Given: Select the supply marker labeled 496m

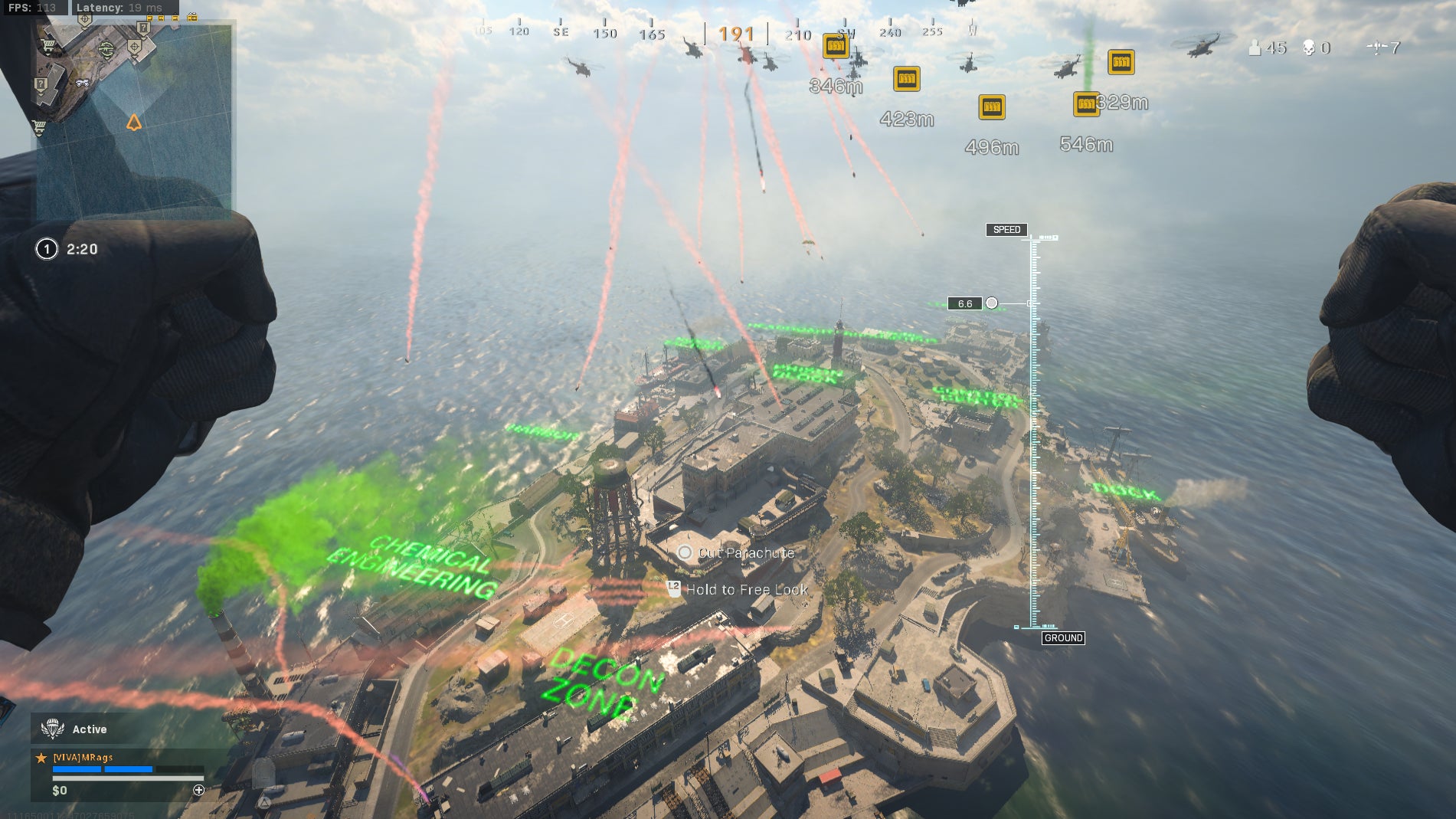Looking at the screenshot, I should click(x=992, y=107).
